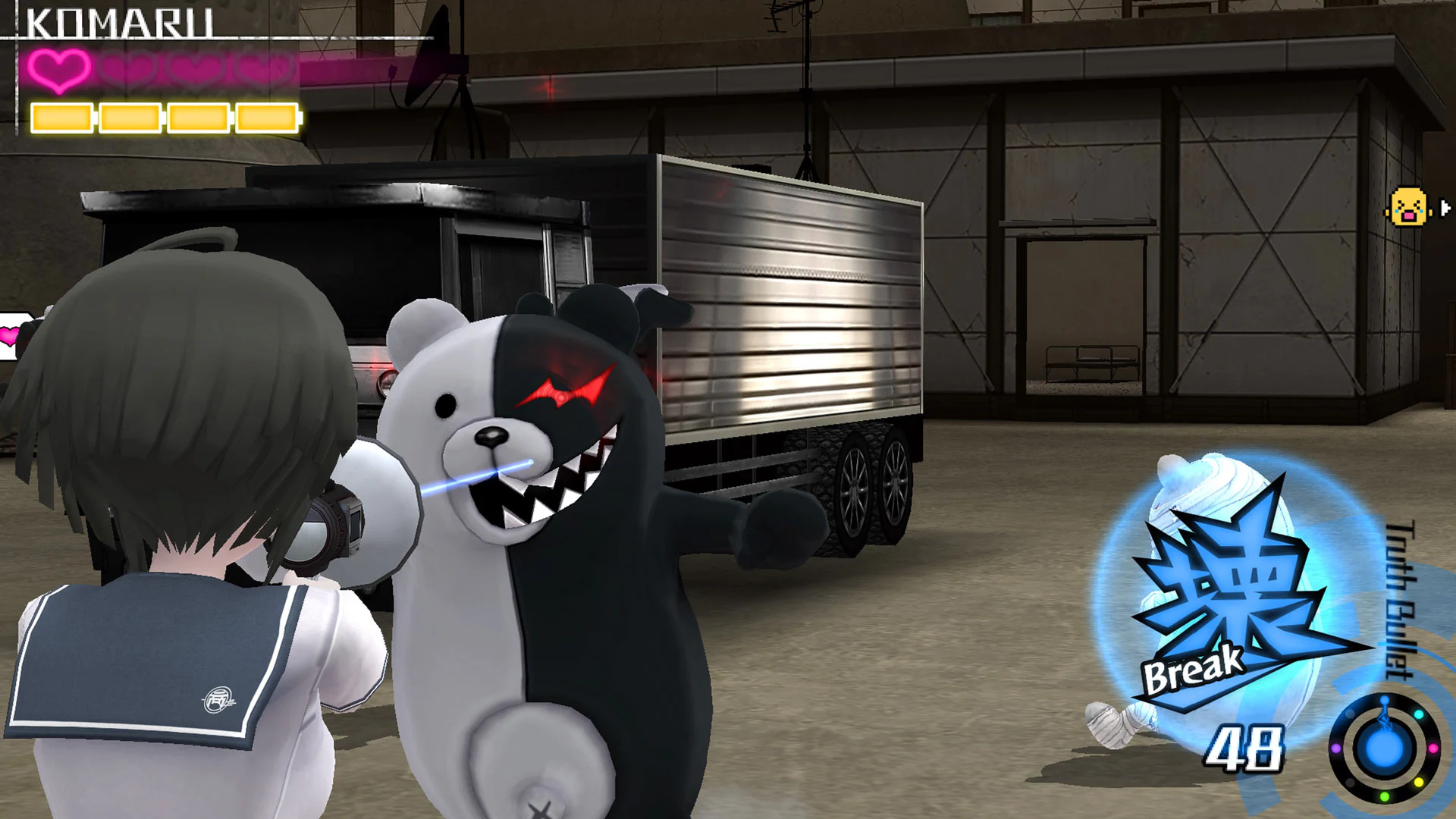This screenshot has height=819, width=1456.
Task: Click the crying pixel emoticon near the minimap
Action: 1410,206
